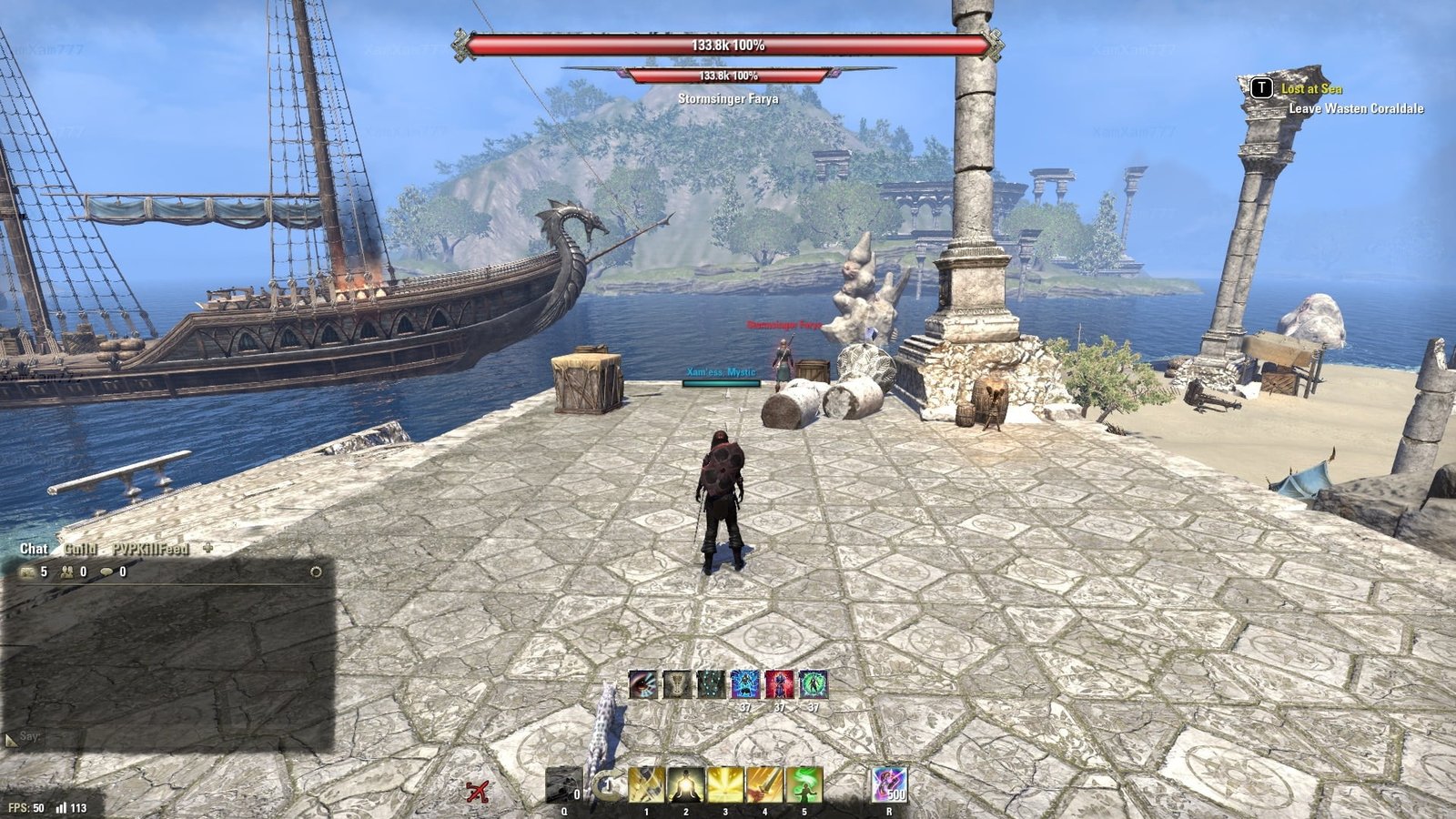
Task: Switch to the Guild chat tab
Action: pos(80,549)
